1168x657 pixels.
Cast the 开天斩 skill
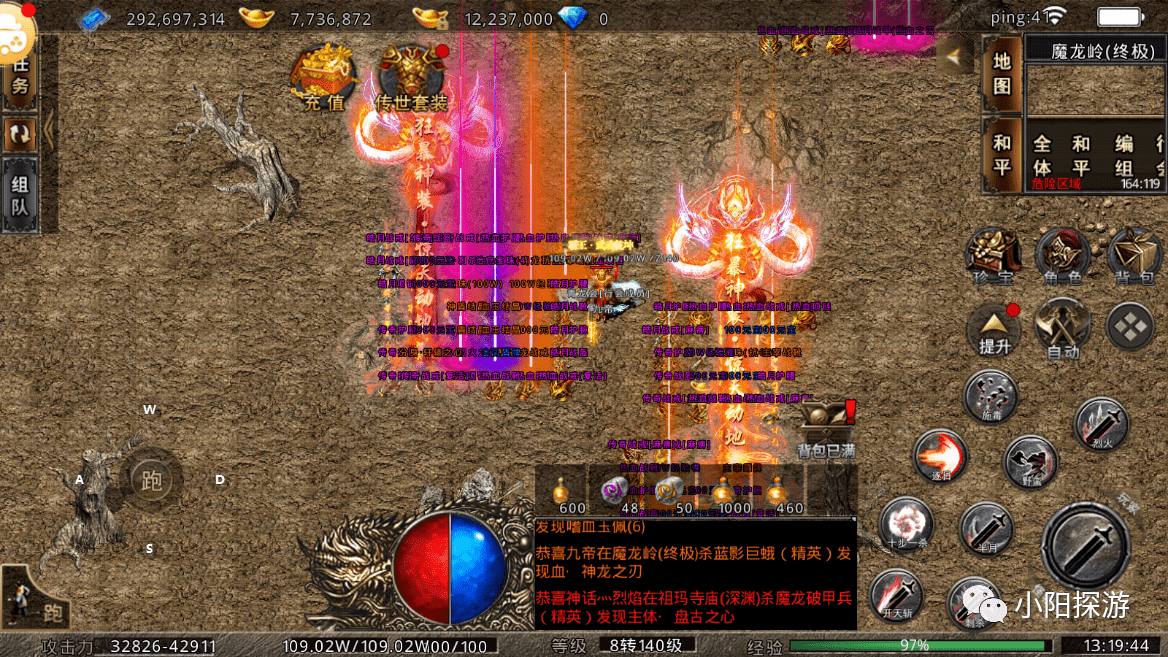click(x=894, y=595)
